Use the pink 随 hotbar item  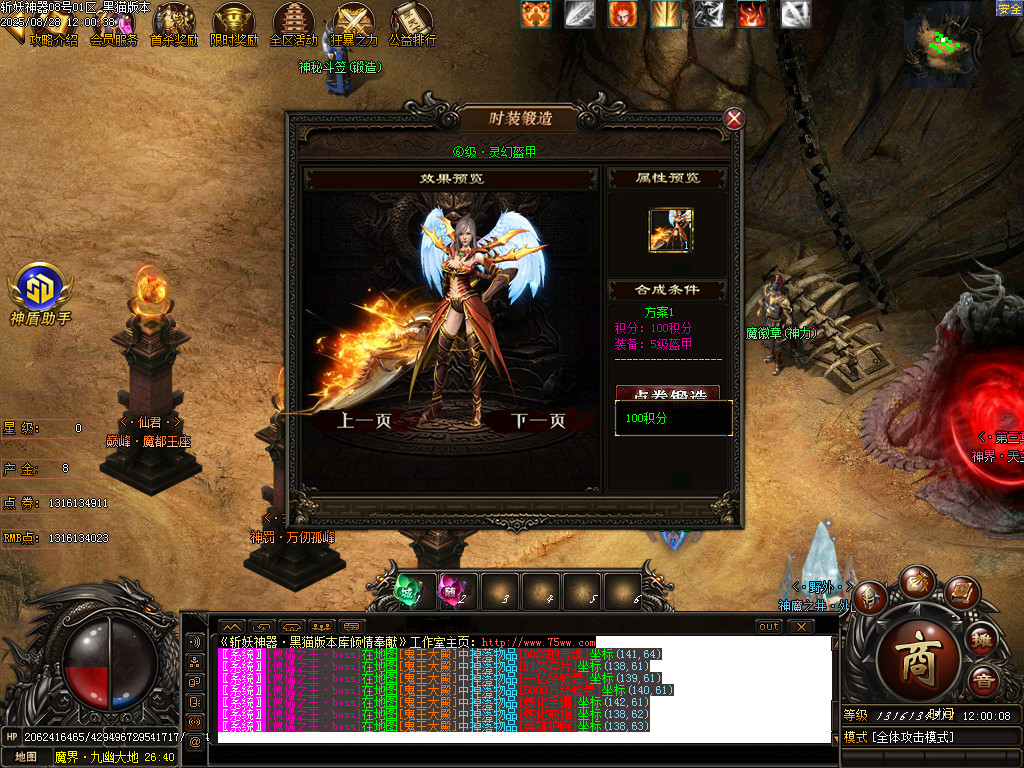(x=452, y=592)
